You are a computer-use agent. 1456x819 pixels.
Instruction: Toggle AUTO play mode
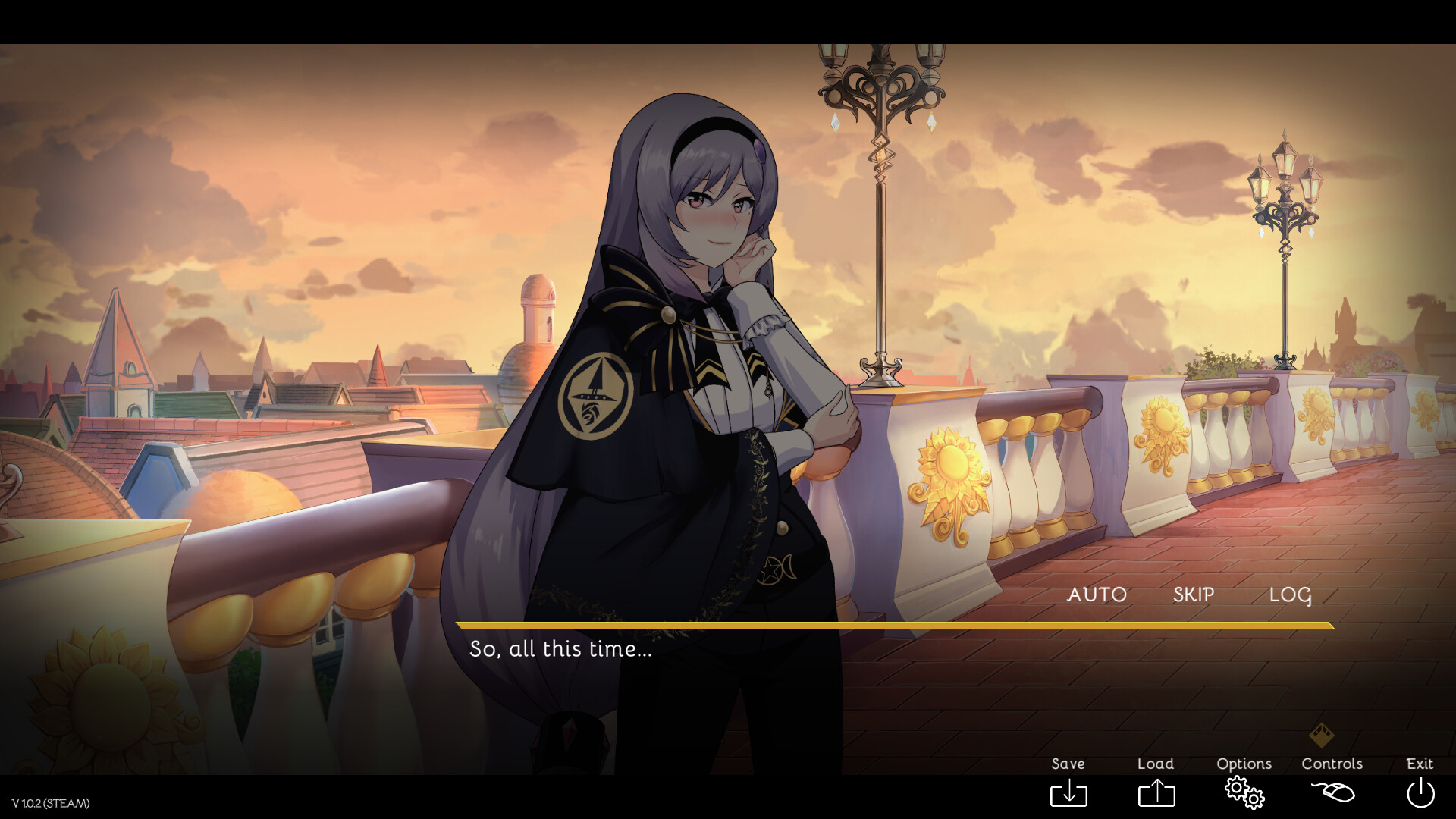1097,595
